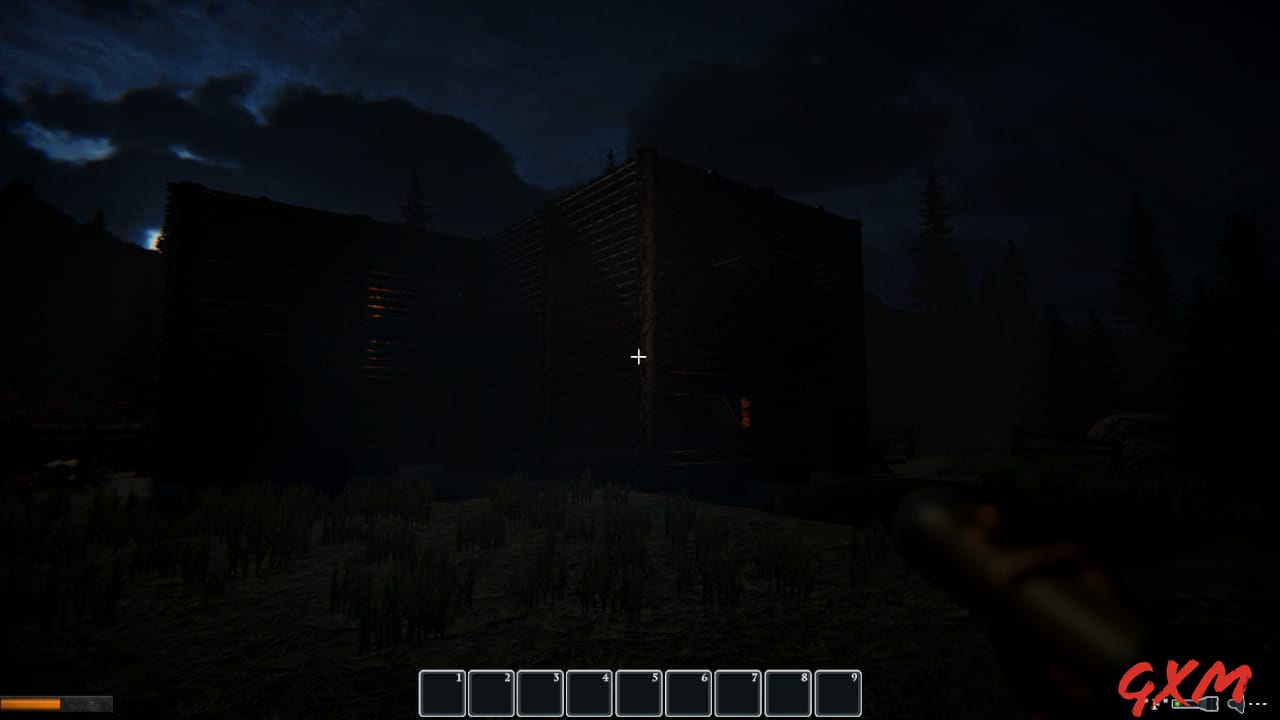Select hotbar slot 5
1280x720 pixels.
pos(638,692)
